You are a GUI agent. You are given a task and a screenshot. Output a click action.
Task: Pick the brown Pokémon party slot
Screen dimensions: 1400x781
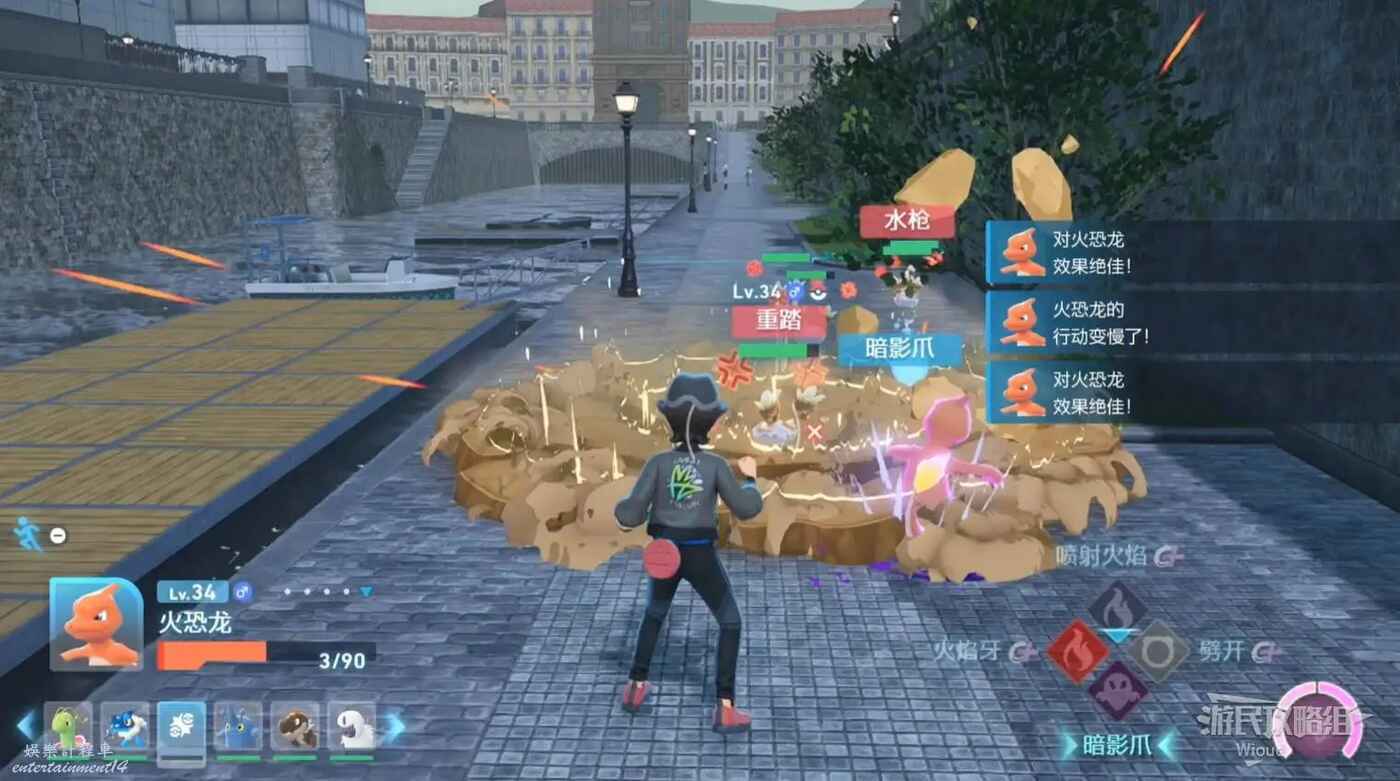(295, 726)
